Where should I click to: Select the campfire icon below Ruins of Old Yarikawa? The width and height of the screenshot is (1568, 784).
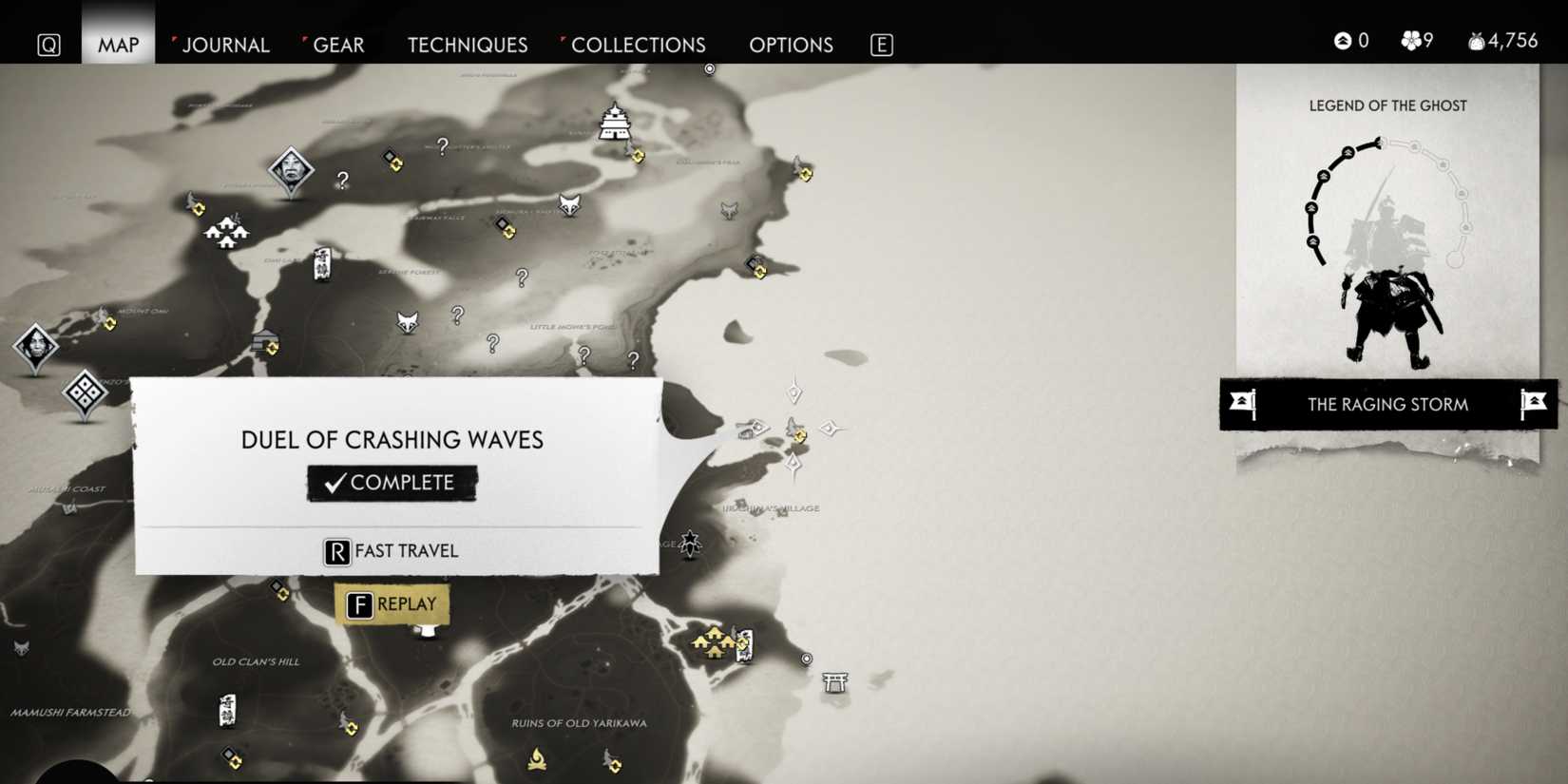pos(538,758)
